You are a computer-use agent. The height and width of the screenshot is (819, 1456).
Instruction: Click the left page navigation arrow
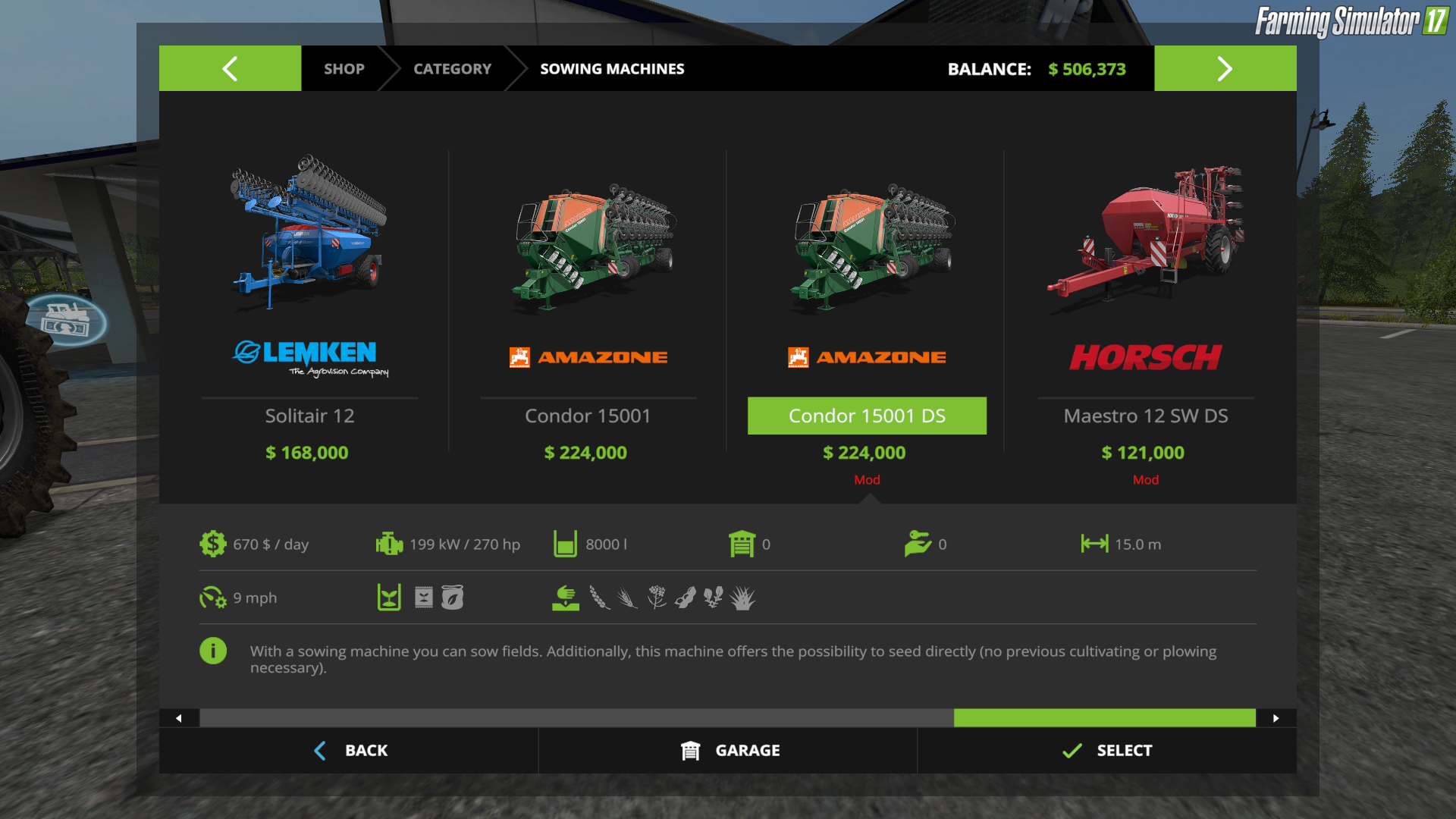click(x=230, y=68)
